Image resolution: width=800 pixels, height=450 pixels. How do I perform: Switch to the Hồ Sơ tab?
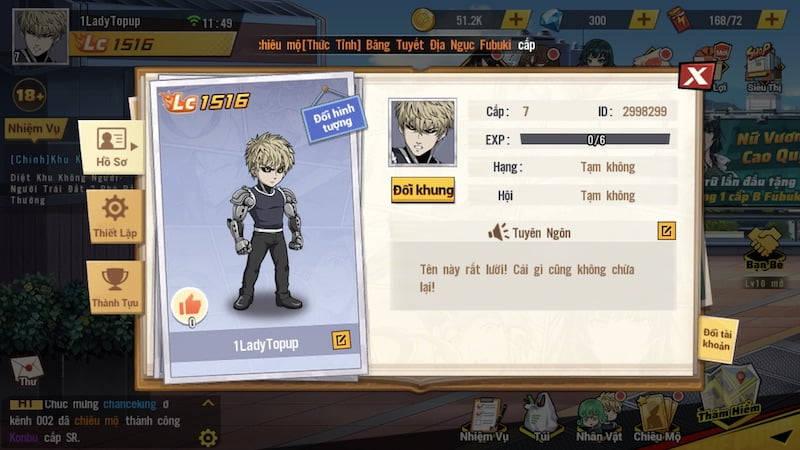[x=111, y=147]
